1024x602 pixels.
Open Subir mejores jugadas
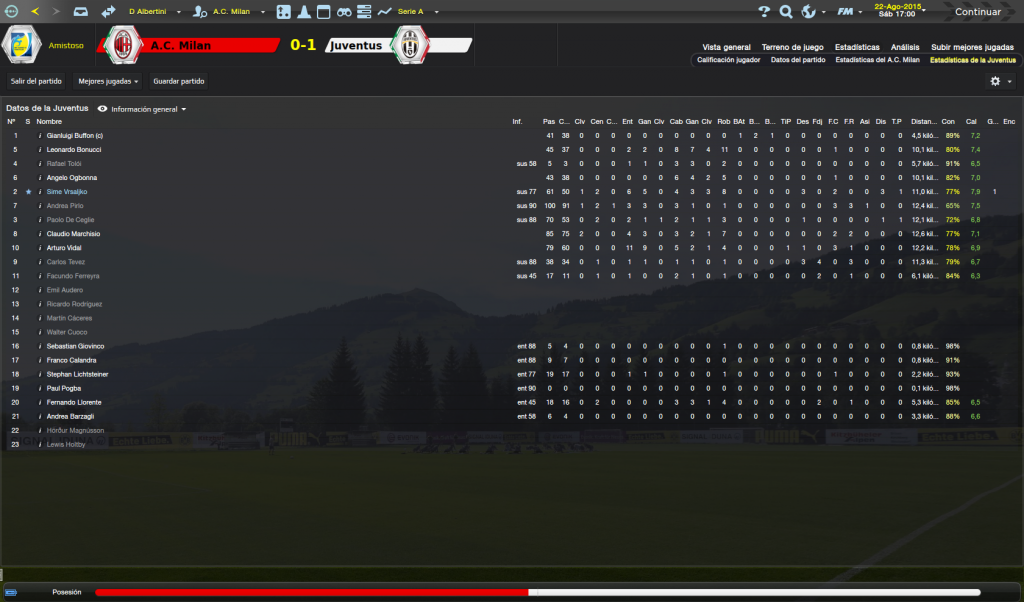click(x=972, y=47)
